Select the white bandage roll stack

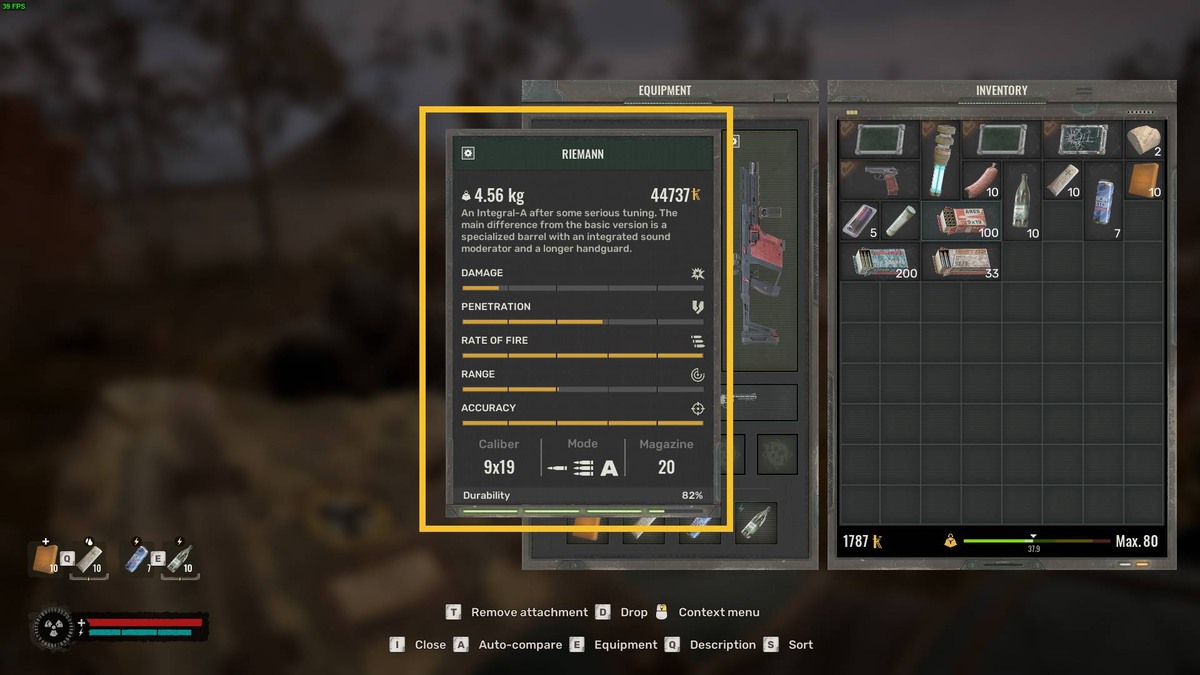click(x=1062, y=181)
